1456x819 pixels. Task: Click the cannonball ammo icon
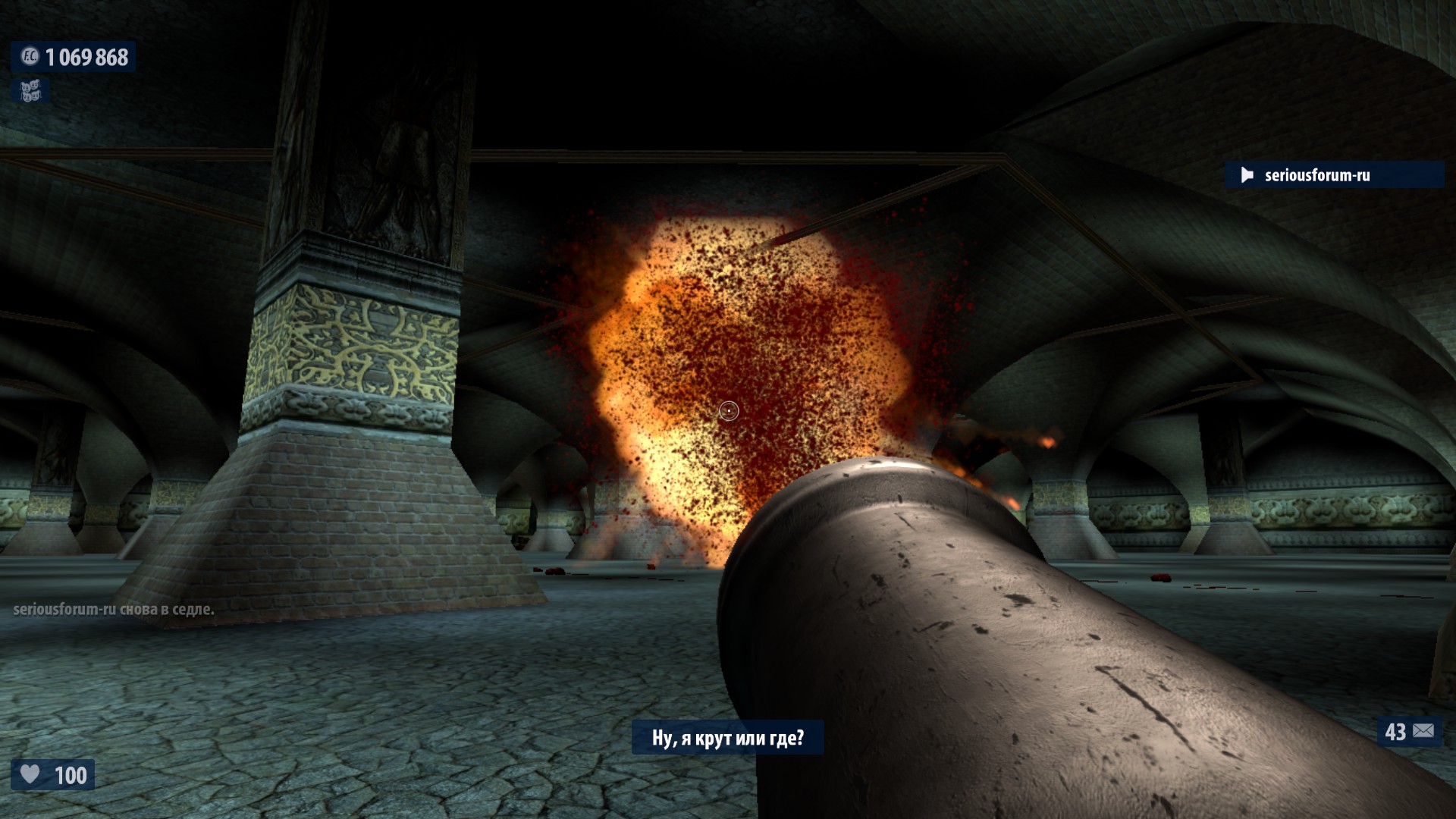1423,731
